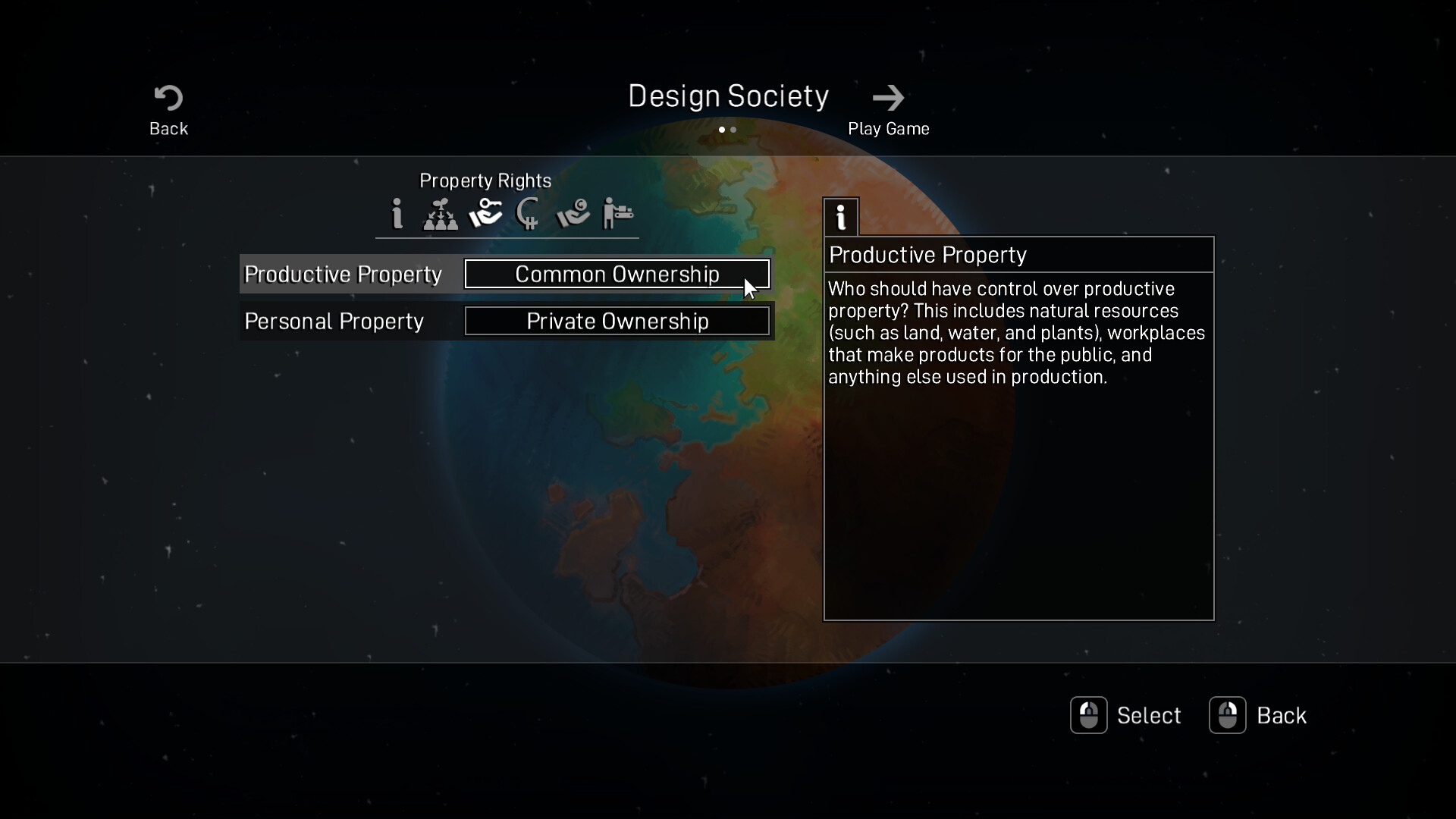The height and width of the screenshot is (819, 1456).
Task: Click the Play Game arrow icon
Action: [x=888, y=97]
